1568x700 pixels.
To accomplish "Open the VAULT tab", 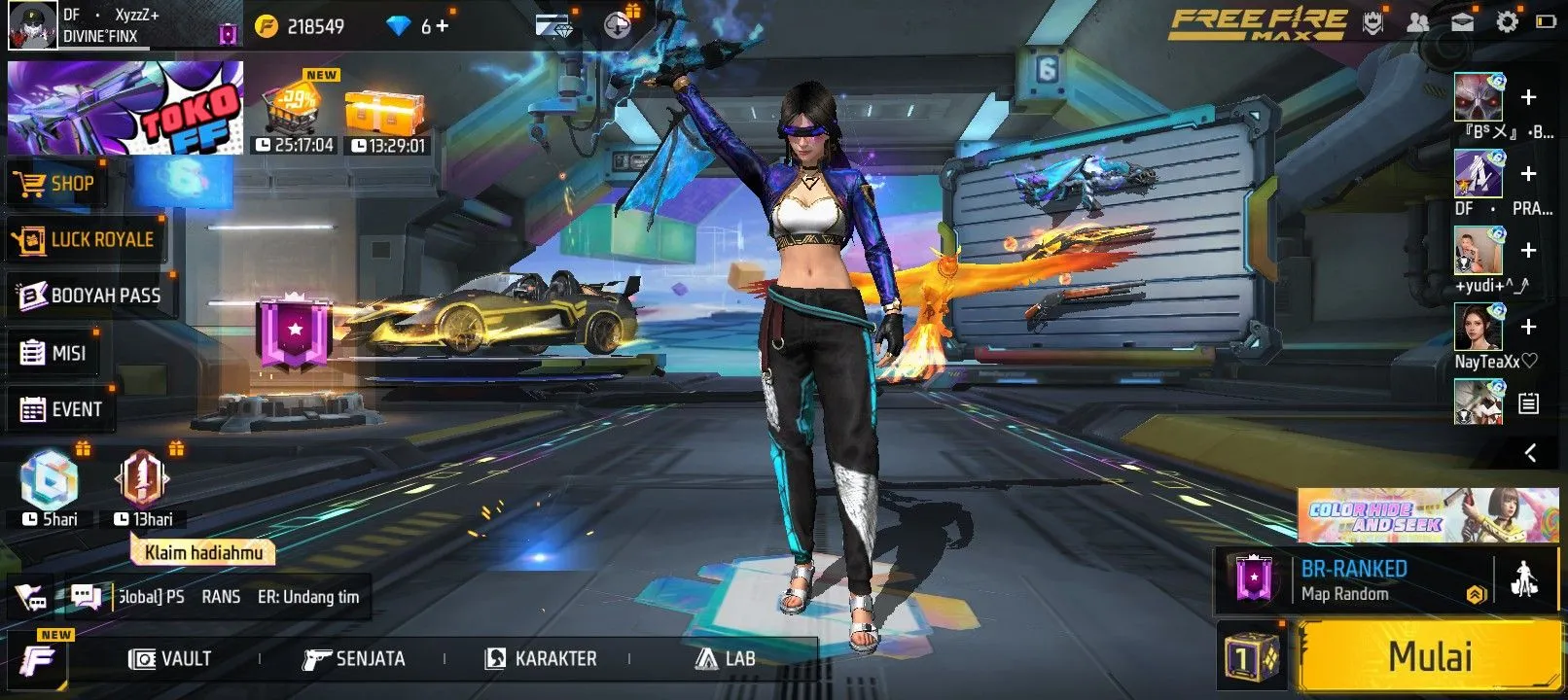I will pyautogui.click(x=170, y=659).
